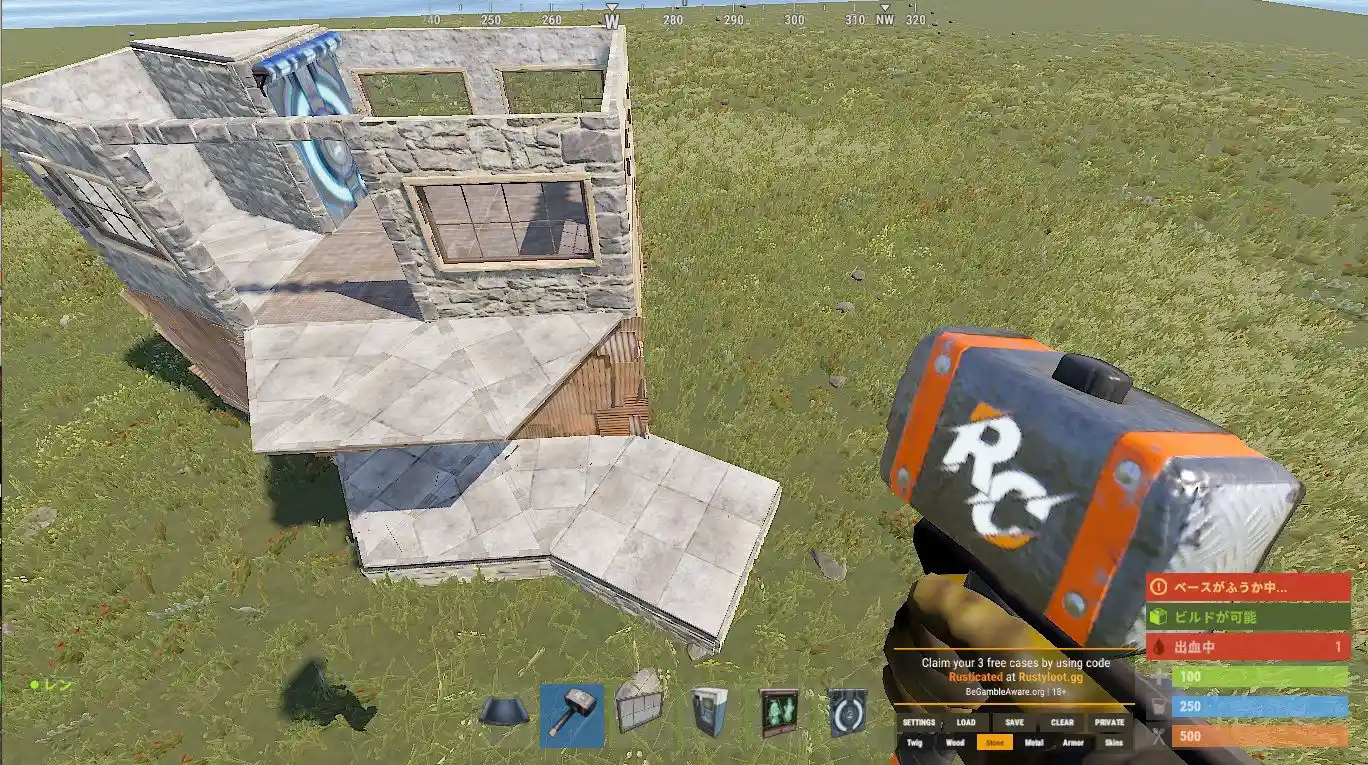Switch to the Wood building tier
1368x765 pixels.
click(955, 743)
